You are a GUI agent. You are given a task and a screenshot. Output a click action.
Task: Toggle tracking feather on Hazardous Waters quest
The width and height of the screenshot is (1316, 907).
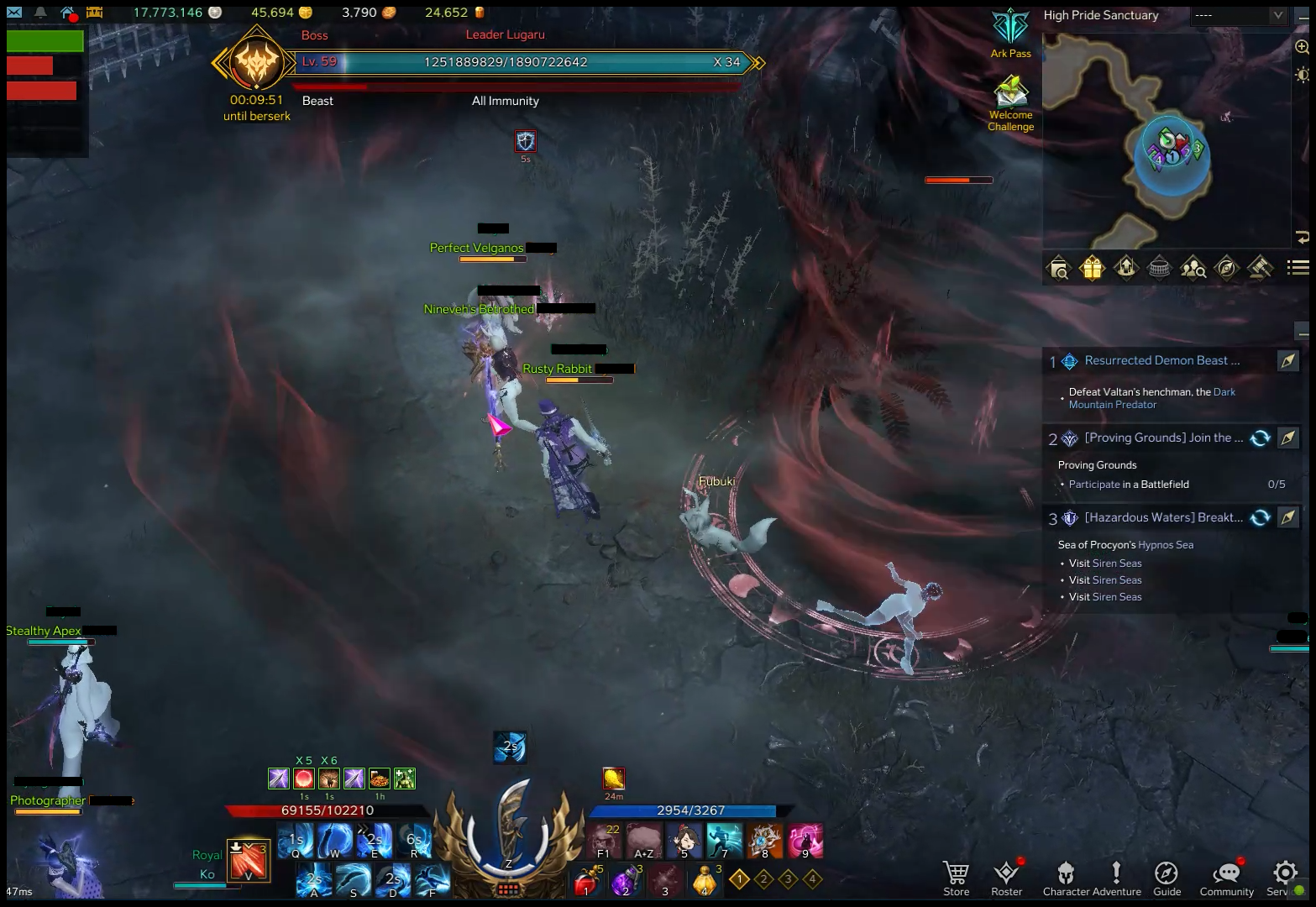1287,517
